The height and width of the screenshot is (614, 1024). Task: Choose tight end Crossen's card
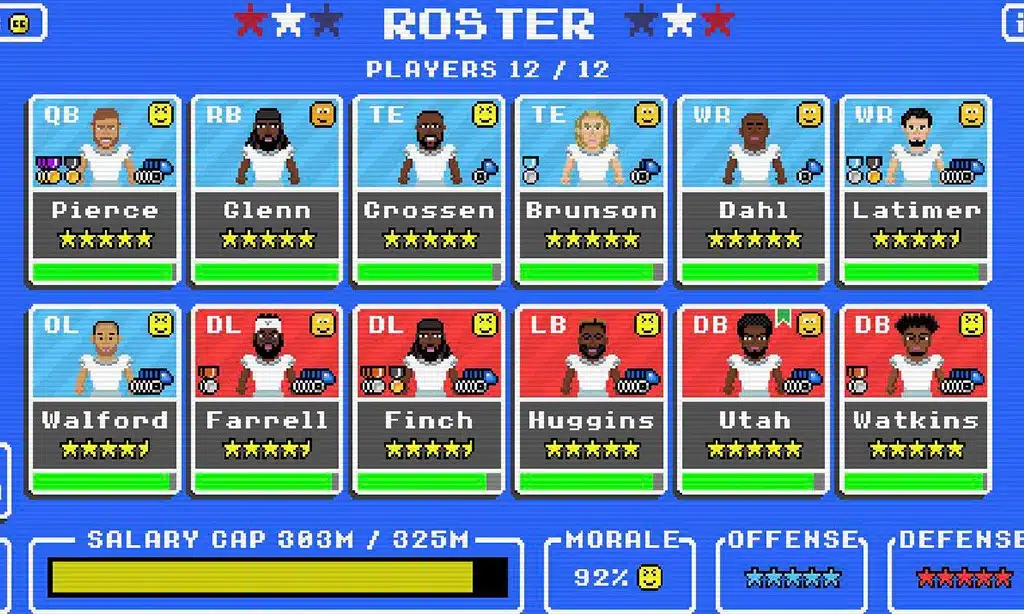(429, 190)
